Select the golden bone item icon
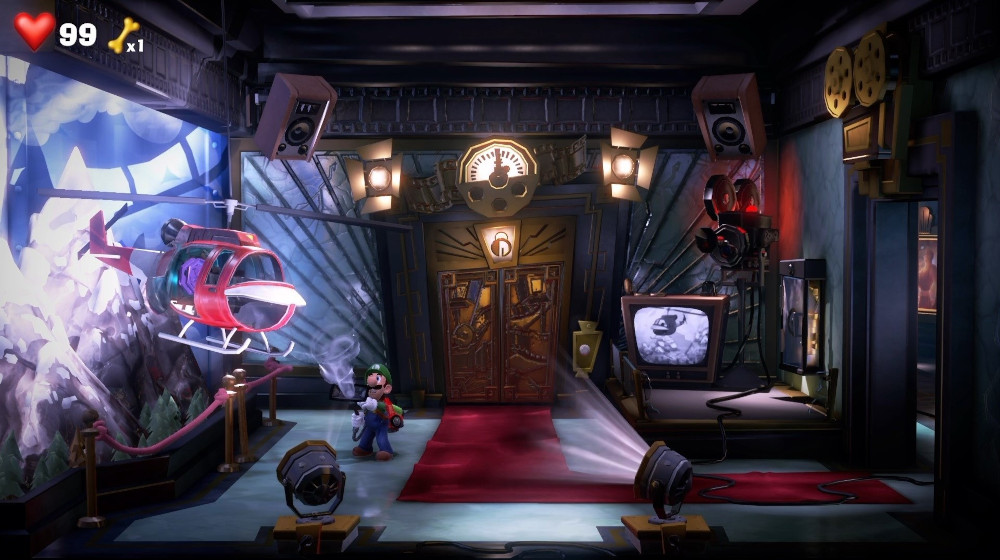This screenshot has width=1000, height=560. (122, 35)
